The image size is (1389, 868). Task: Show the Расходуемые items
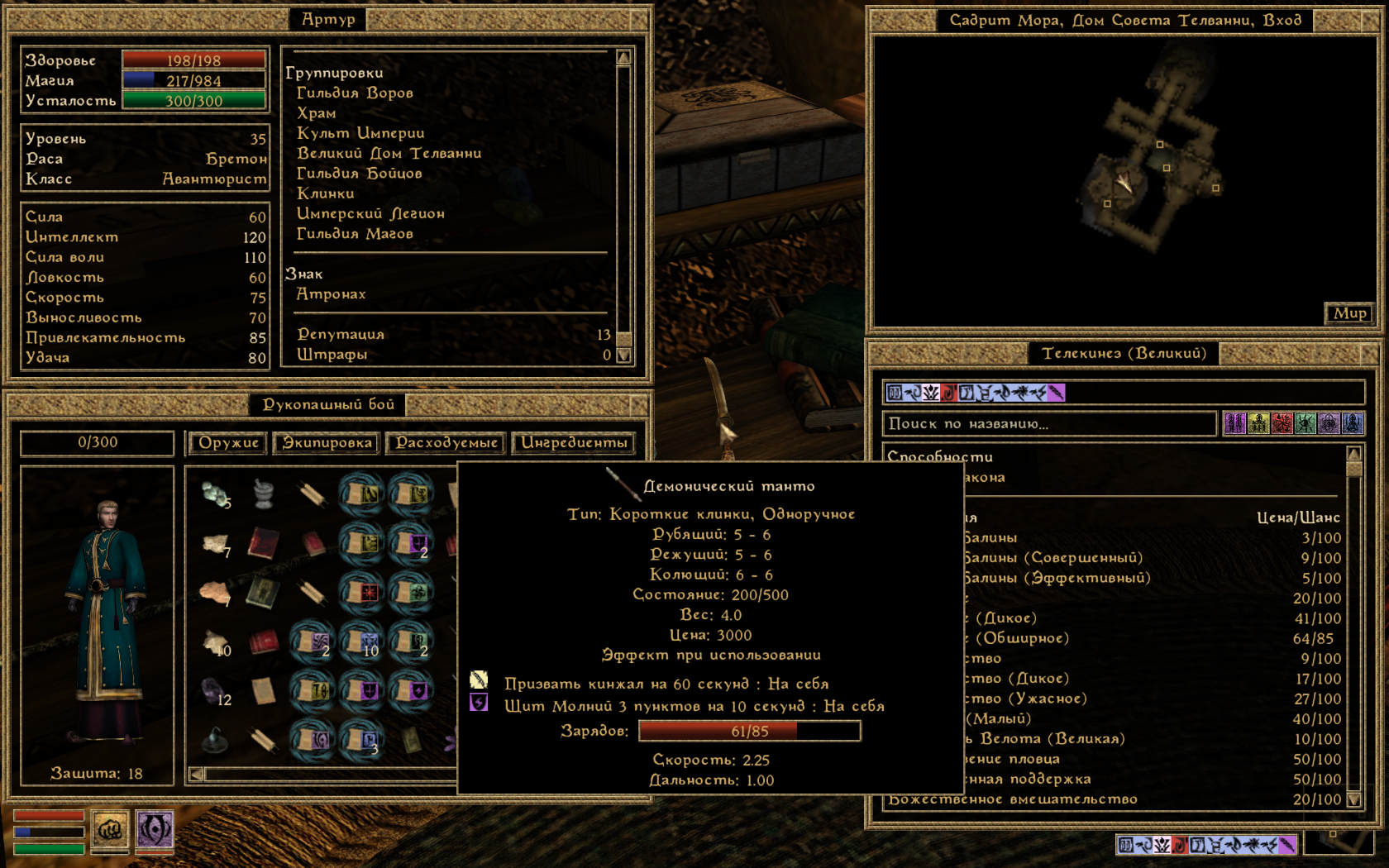coord(446,443)
